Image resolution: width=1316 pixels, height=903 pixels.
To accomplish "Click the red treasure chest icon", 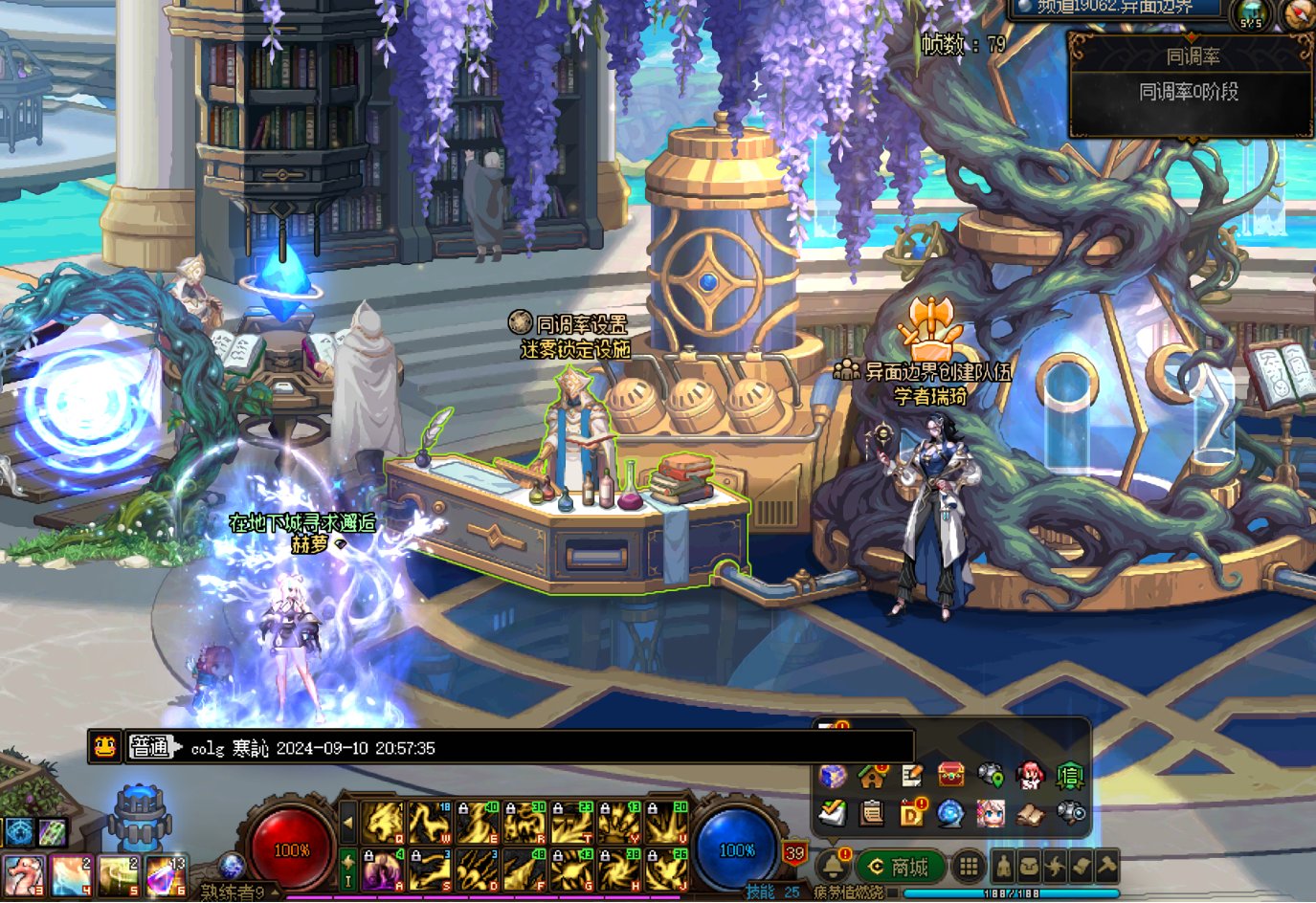I will pos(950,775).
